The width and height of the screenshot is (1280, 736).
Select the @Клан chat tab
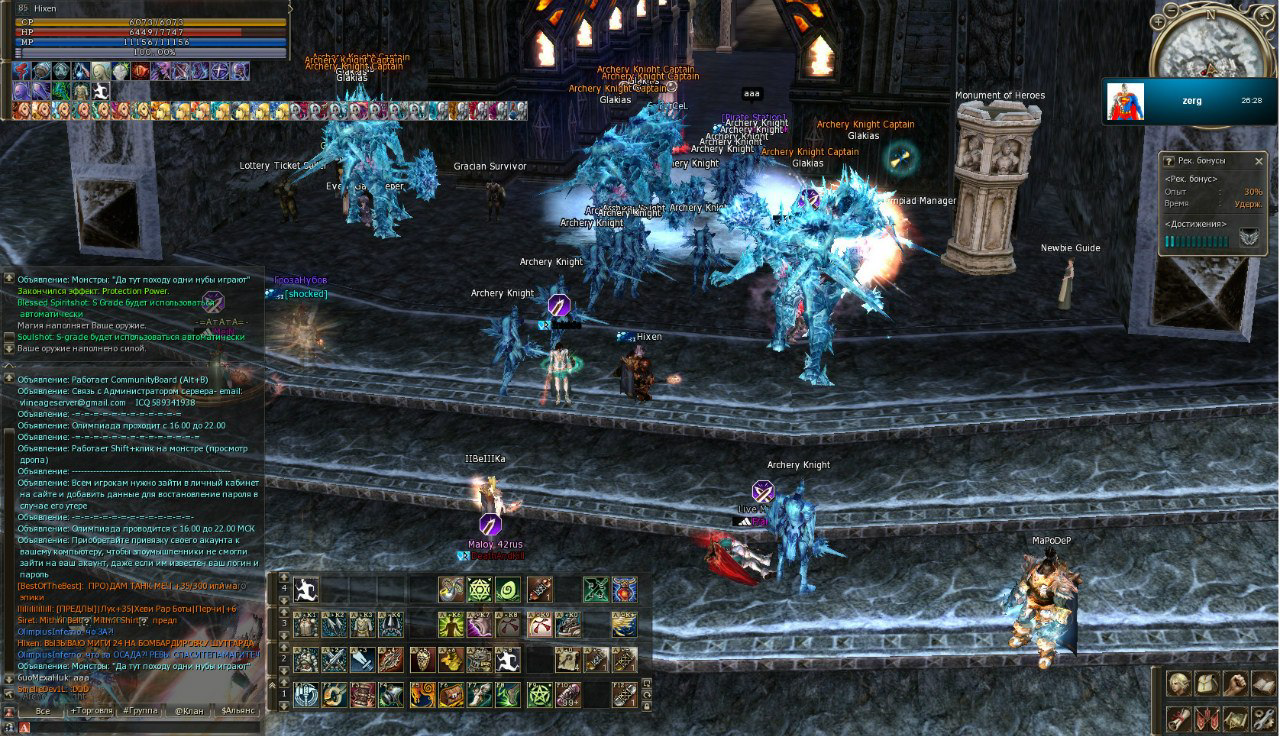[x=189, y=711]
